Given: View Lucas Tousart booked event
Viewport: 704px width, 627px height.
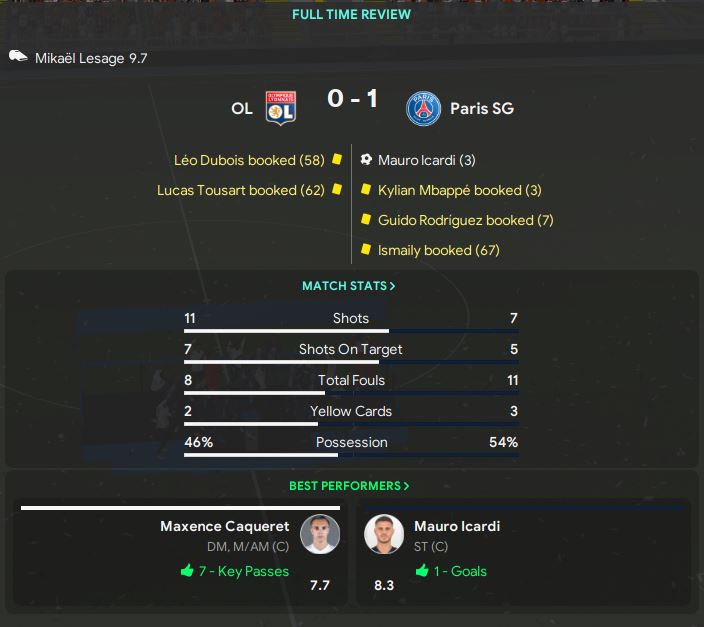Looking at the screenshot, I should 240,190.
